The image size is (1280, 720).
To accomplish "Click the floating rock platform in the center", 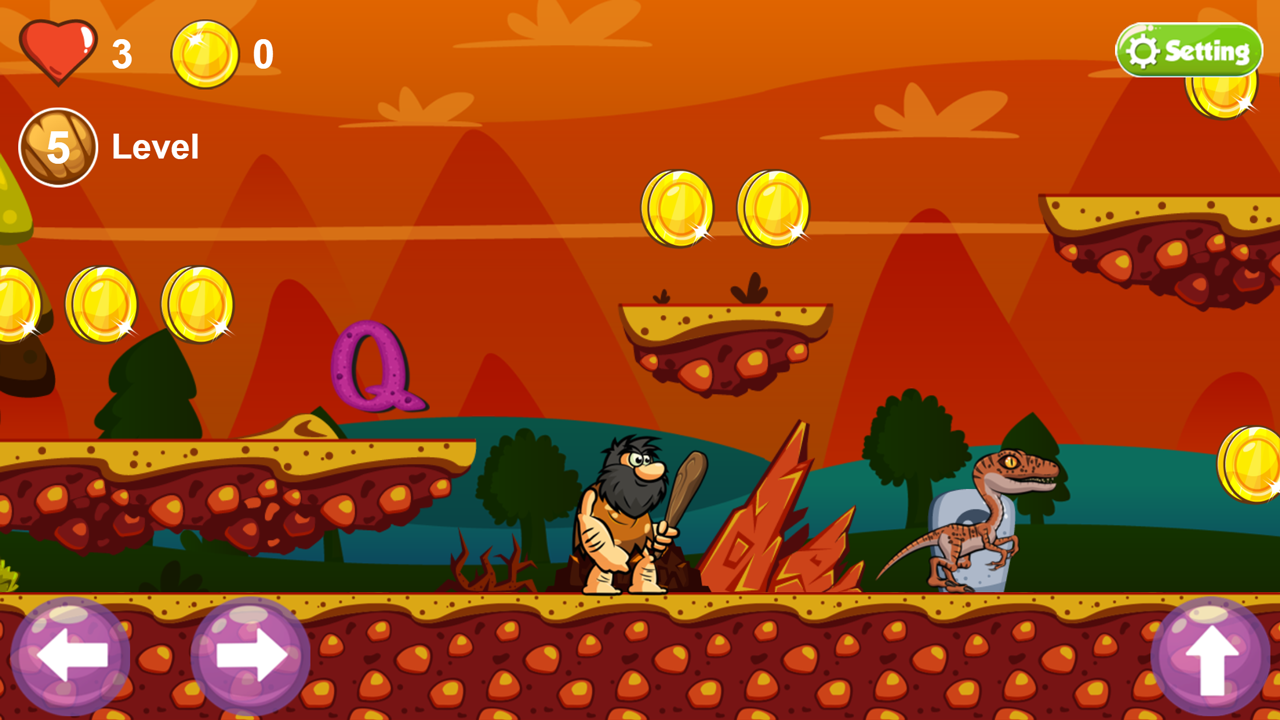I will [725, 340].
